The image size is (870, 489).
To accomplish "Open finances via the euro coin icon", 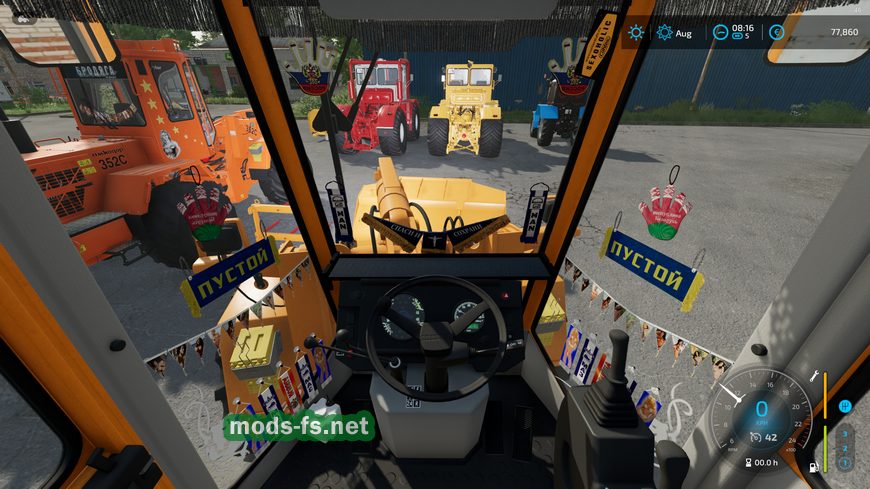I will (x=776, y=32).
